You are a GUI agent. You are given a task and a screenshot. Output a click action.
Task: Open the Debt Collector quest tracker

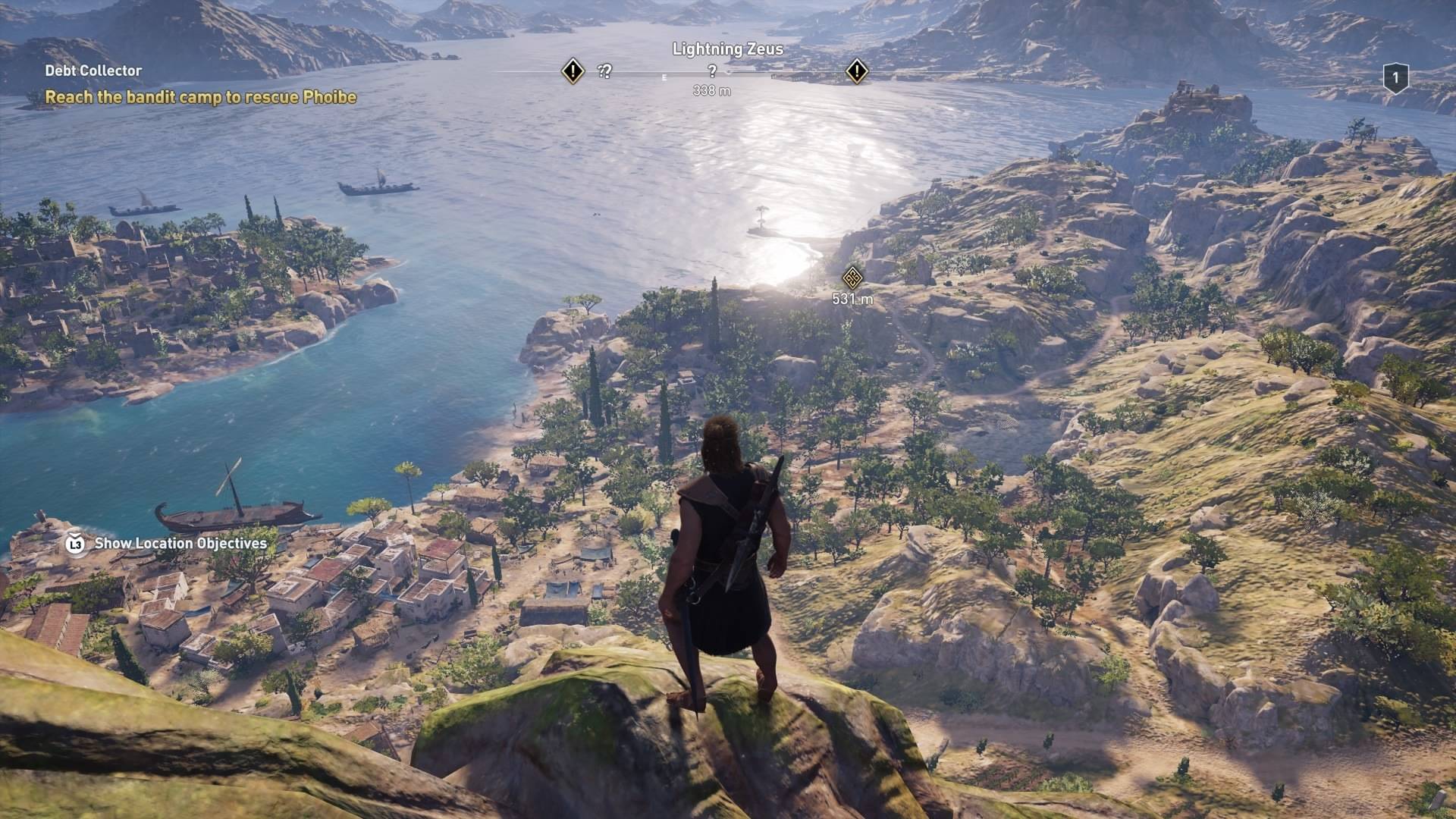pyautogui.click(x=93, y=71)
